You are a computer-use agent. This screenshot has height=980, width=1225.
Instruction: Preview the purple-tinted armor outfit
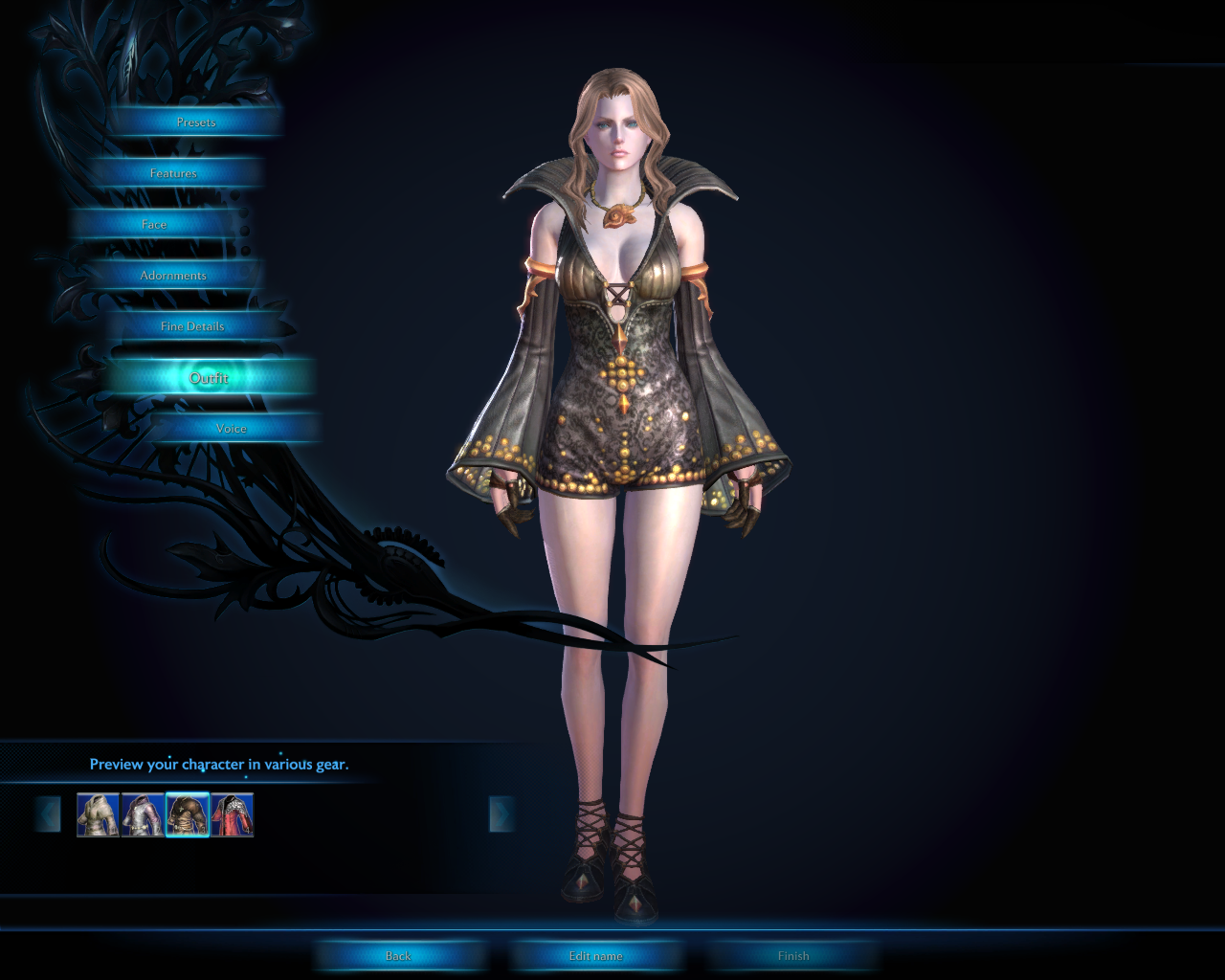click(x=143, y=815)
